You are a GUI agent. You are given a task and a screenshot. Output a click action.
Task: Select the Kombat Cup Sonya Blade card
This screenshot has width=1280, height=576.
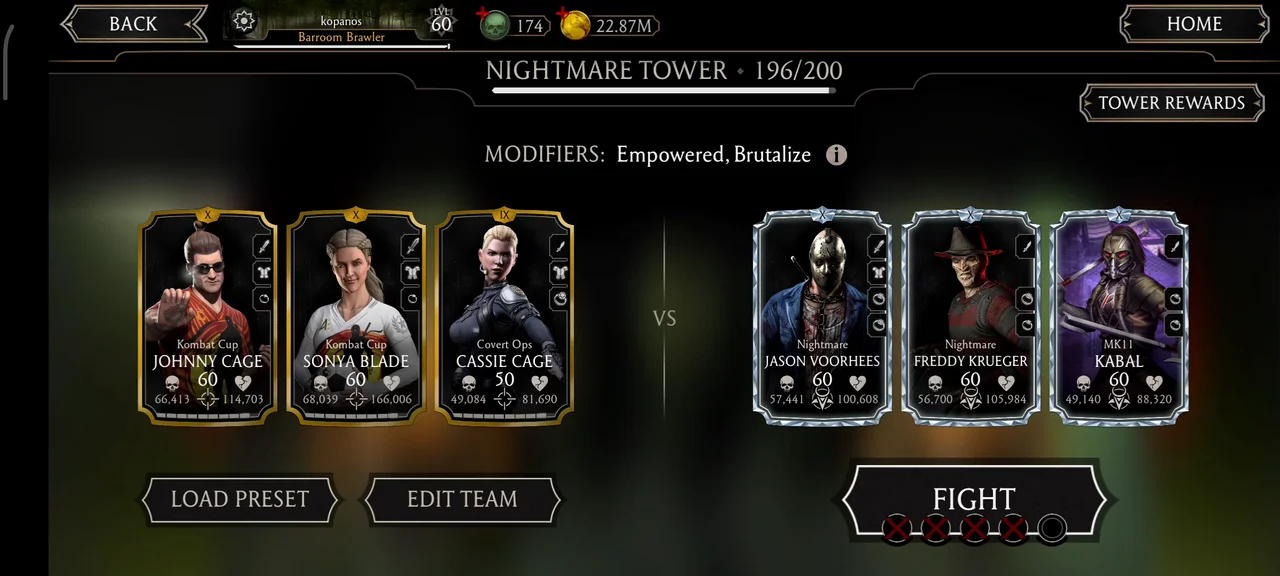356,316
